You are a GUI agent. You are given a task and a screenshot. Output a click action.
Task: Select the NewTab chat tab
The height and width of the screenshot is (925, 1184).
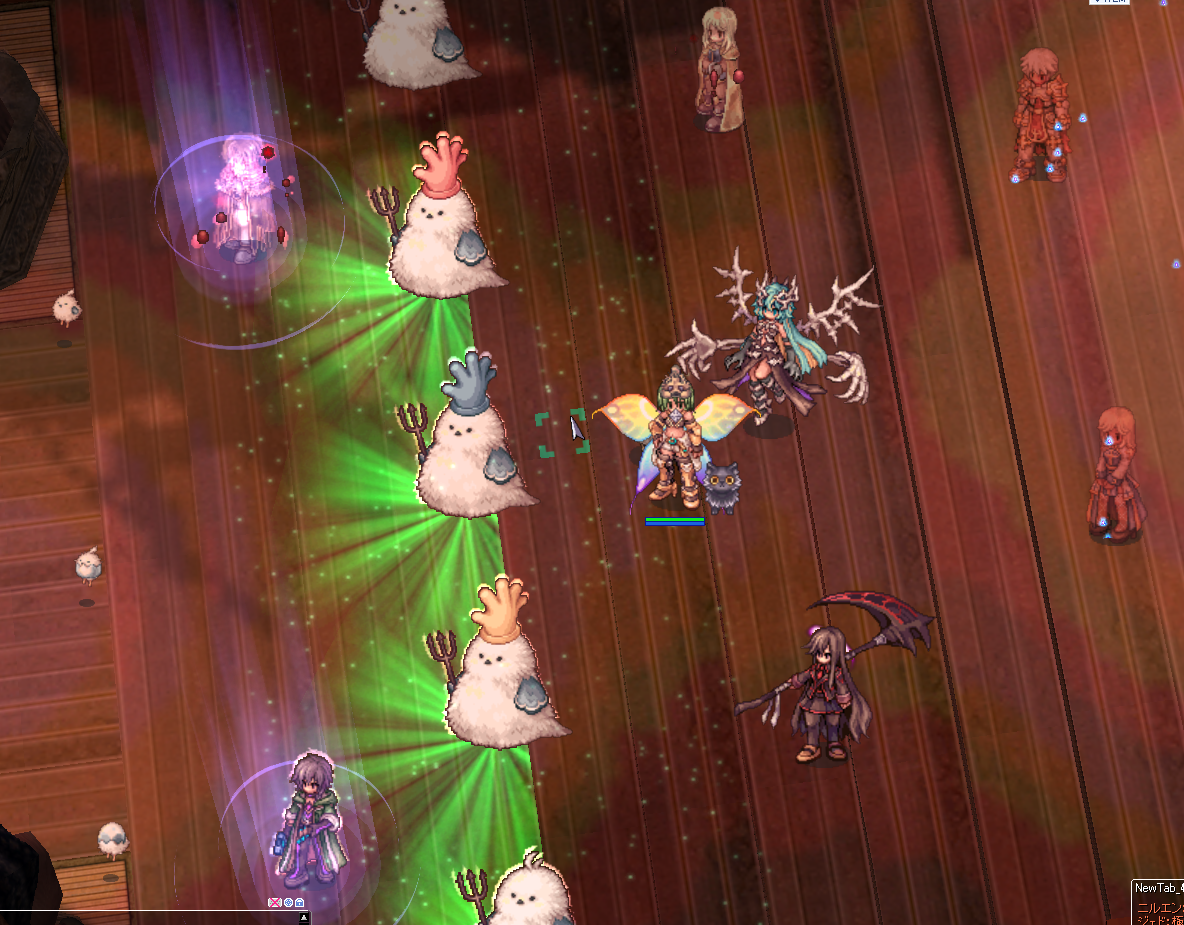click(1158, 888)
